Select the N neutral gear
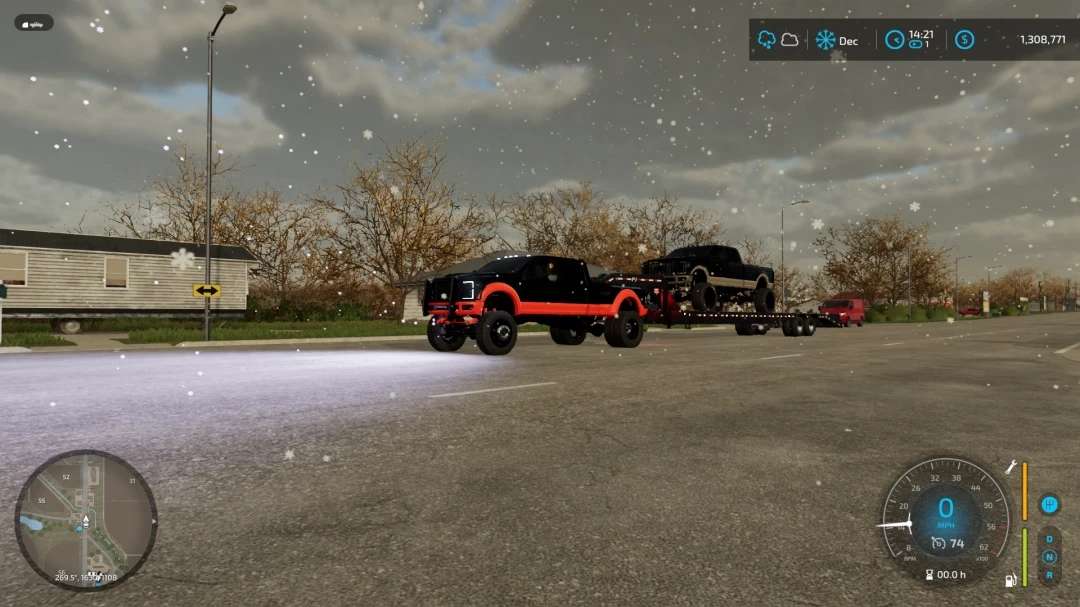 coord(1049,557)
